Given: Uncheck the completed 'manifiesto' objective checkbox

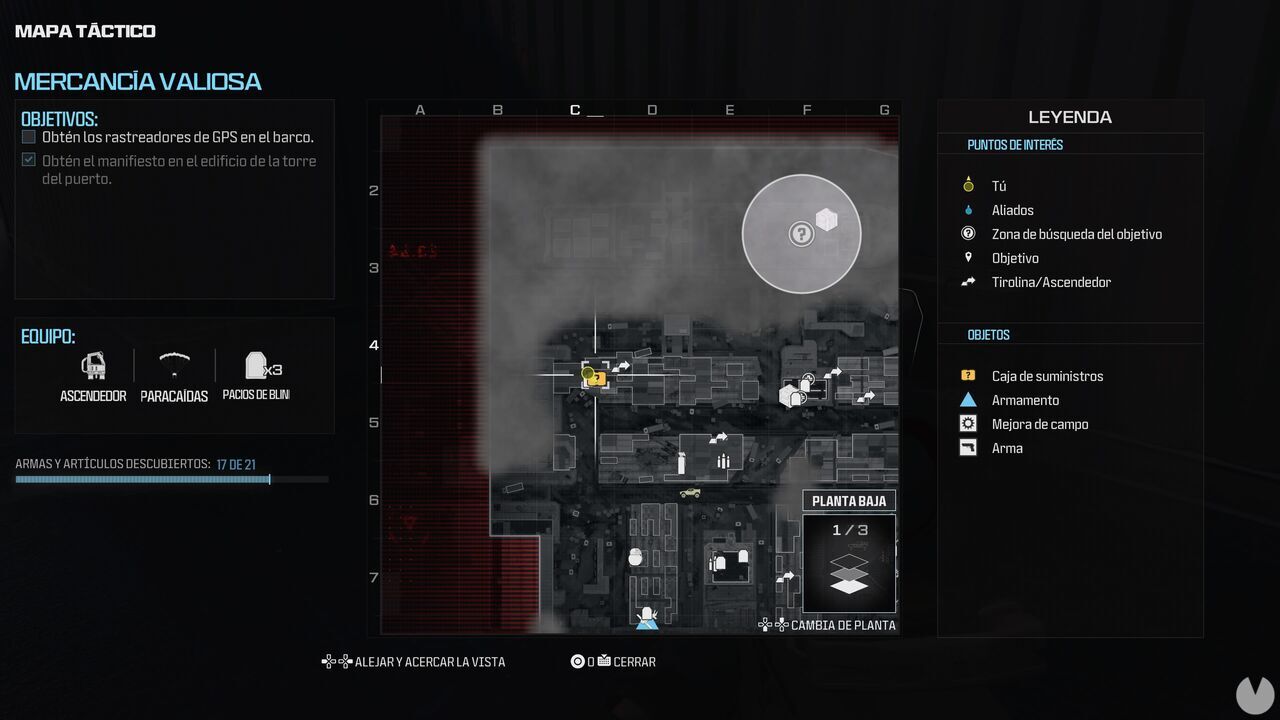Looking at the screenshot, I should tap(28, 160).
